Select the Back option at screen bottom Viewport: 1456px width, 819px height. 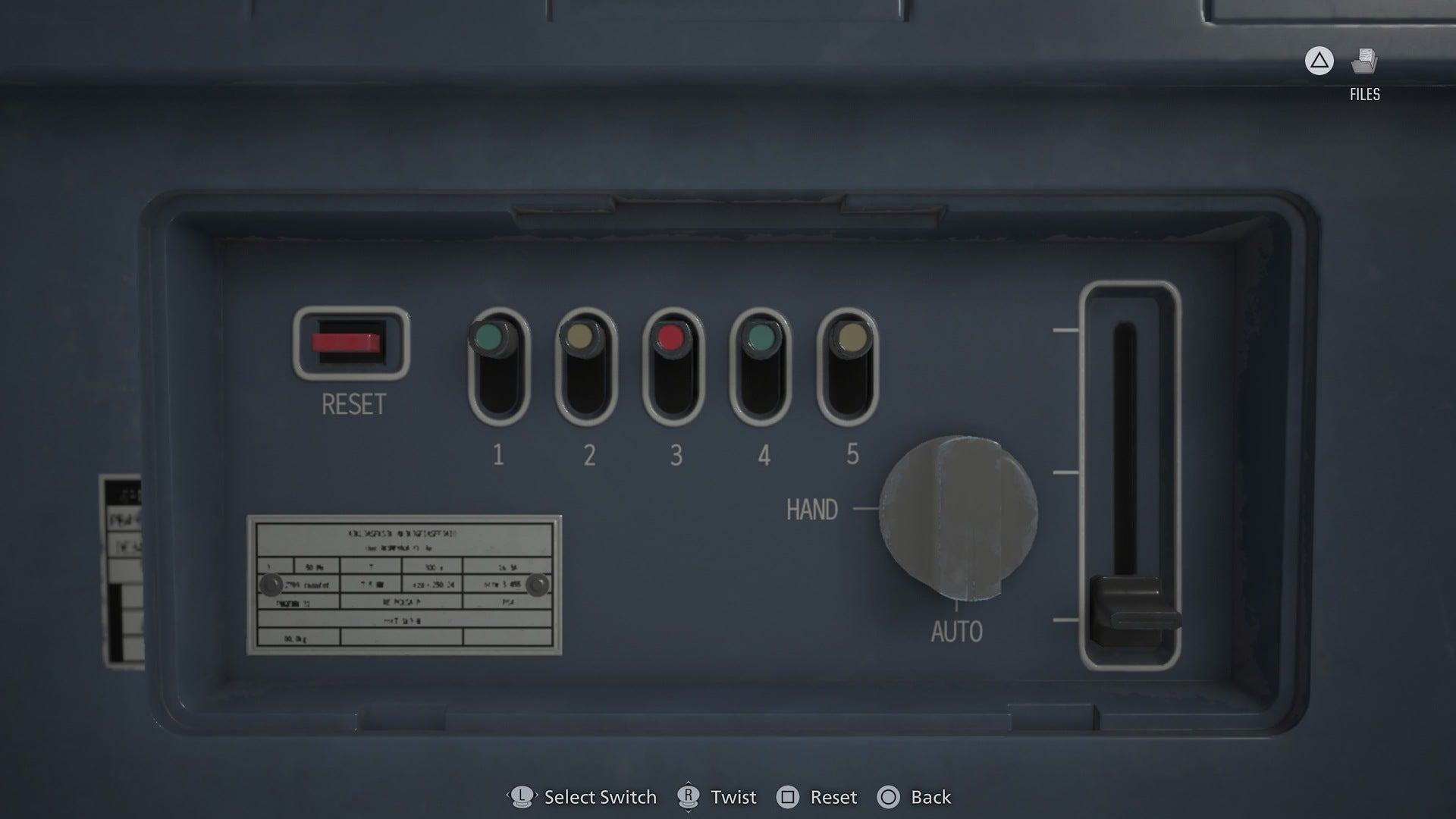click(x=930, y=797)
